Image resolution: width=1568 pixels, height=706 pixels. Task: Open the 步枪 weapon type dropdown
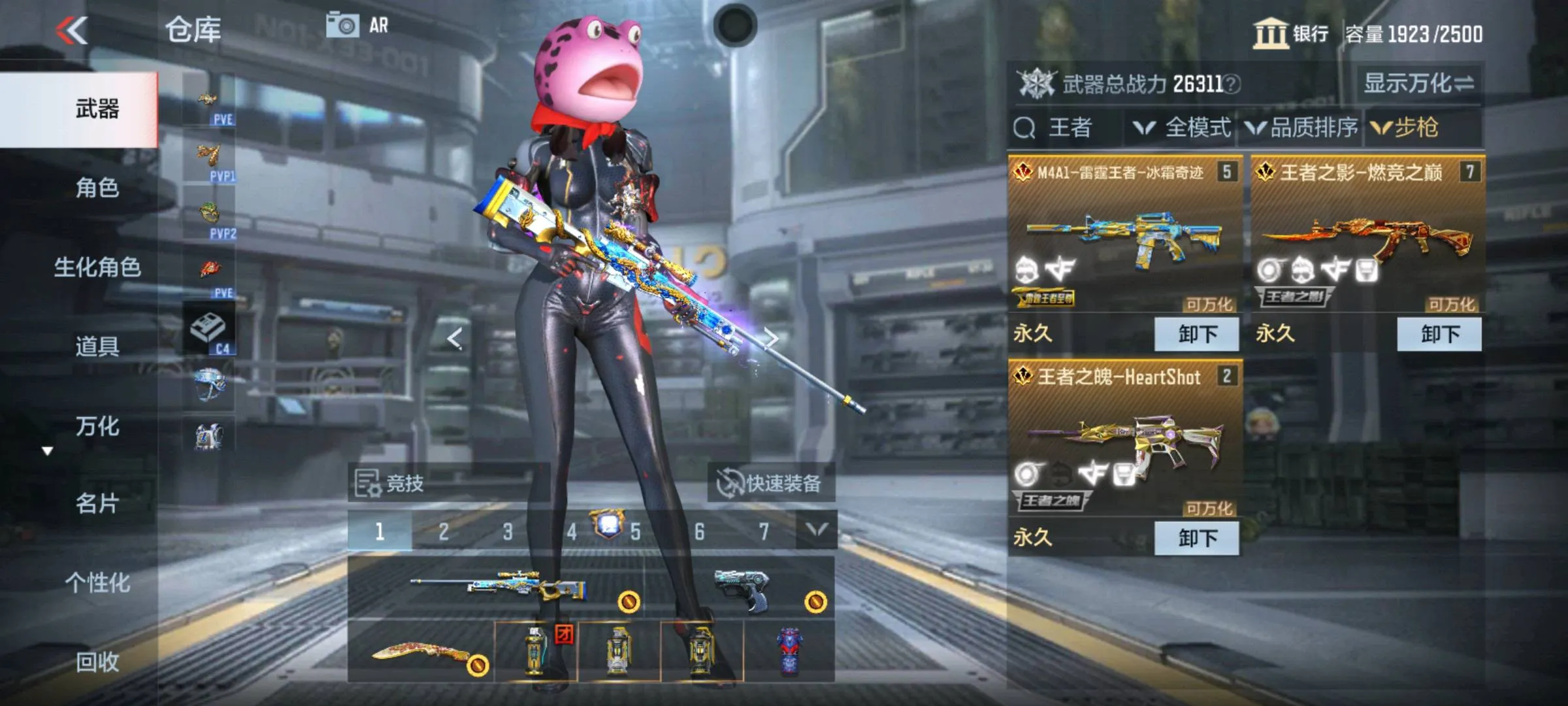click(1406, 127)
